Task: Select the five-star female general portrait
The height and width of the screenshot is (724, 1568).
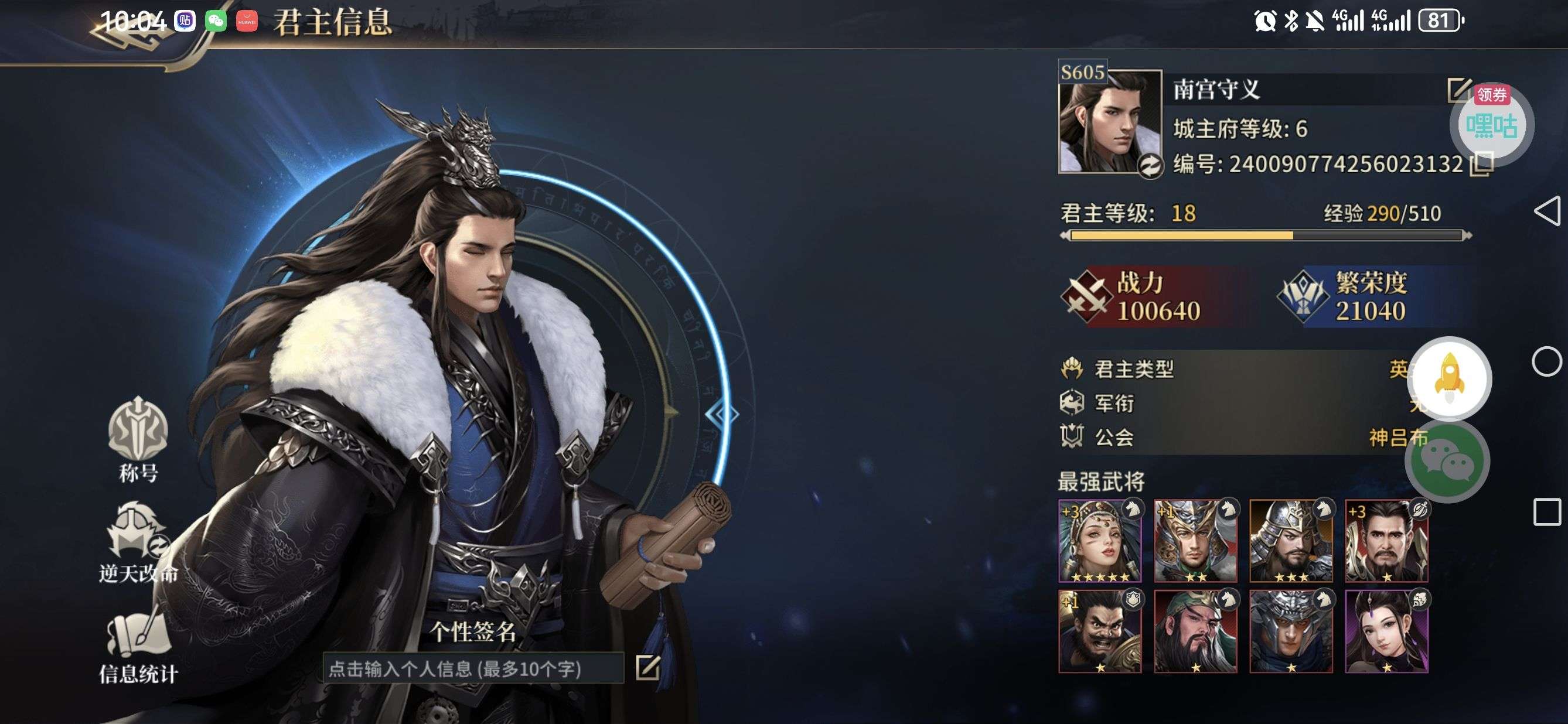Action: 1099,541
